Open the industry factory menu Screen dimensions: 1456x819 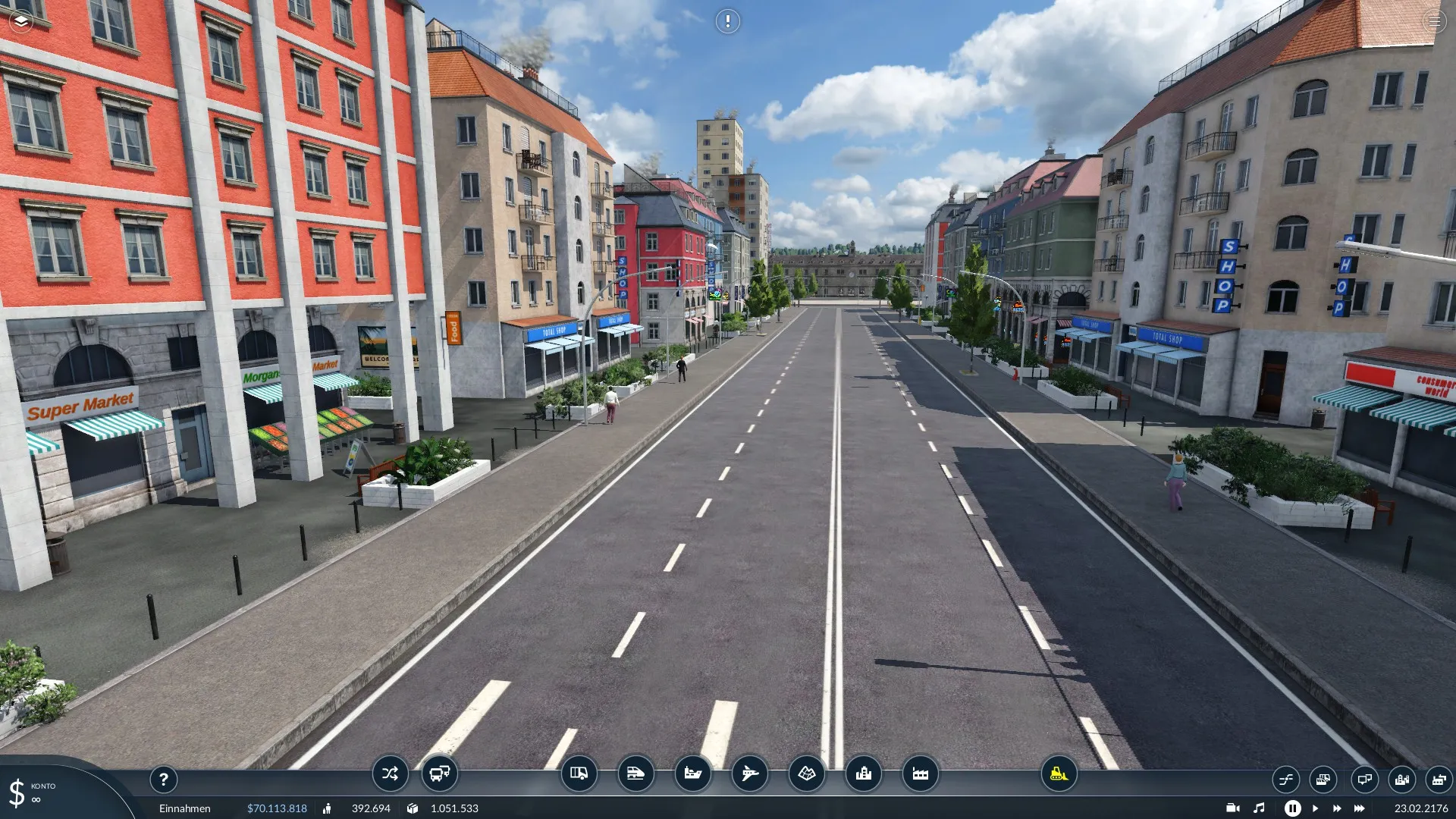click(x=920, y=773)
